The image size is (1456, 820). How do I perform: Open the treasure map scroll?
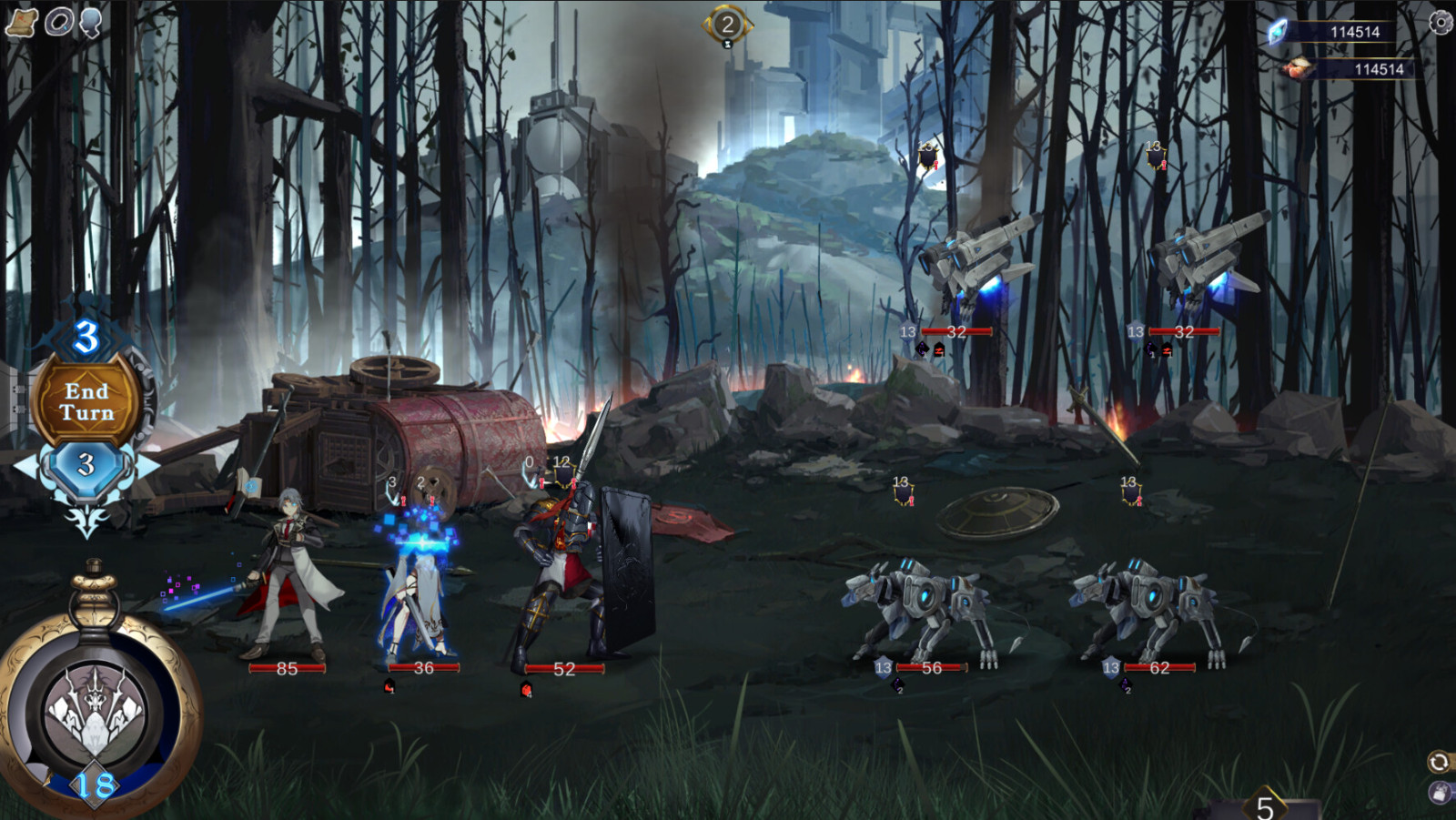pos(21,22)
